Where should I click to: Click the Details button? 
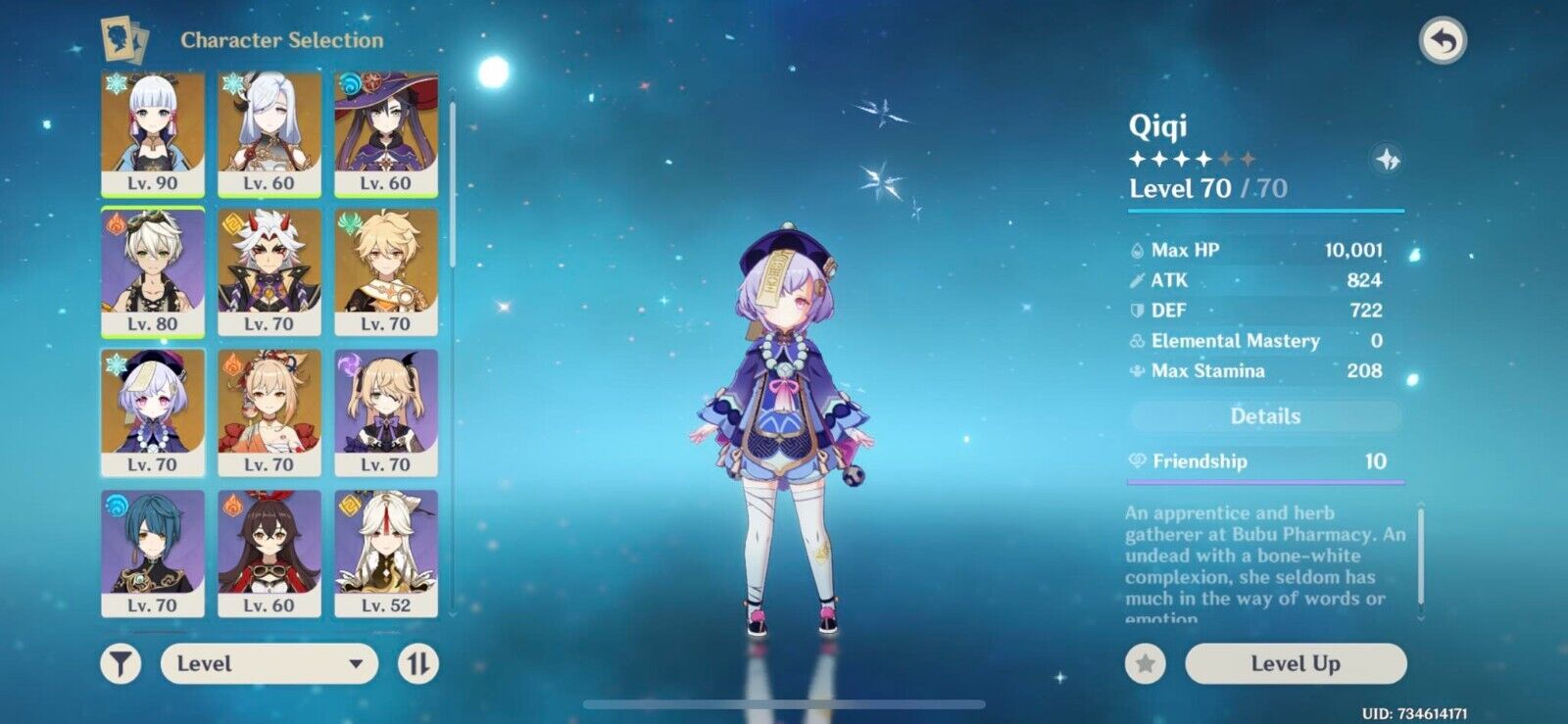point(1264,415)
